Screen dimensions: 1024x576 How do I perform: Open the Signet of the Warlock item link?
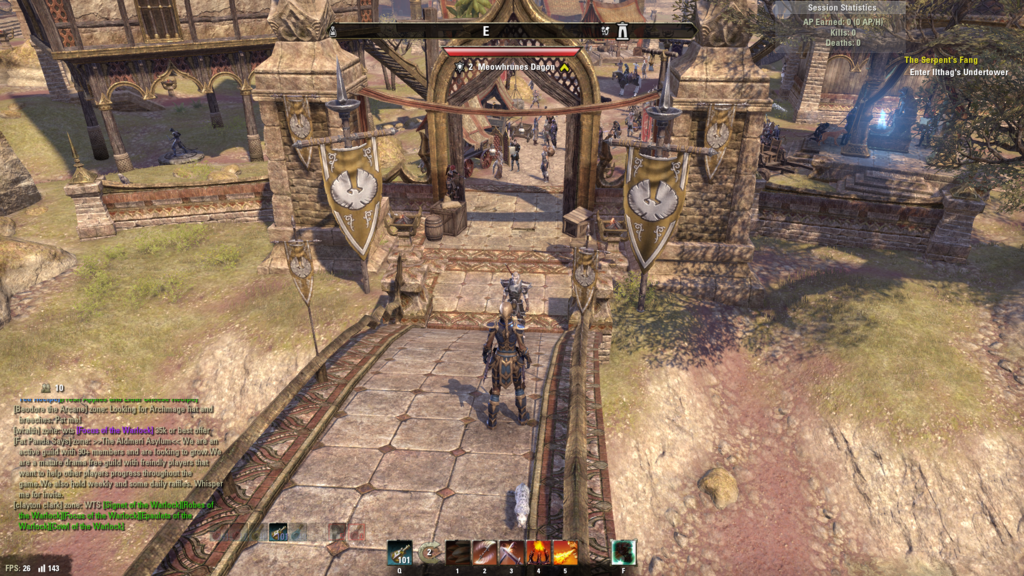pos(124,506)
